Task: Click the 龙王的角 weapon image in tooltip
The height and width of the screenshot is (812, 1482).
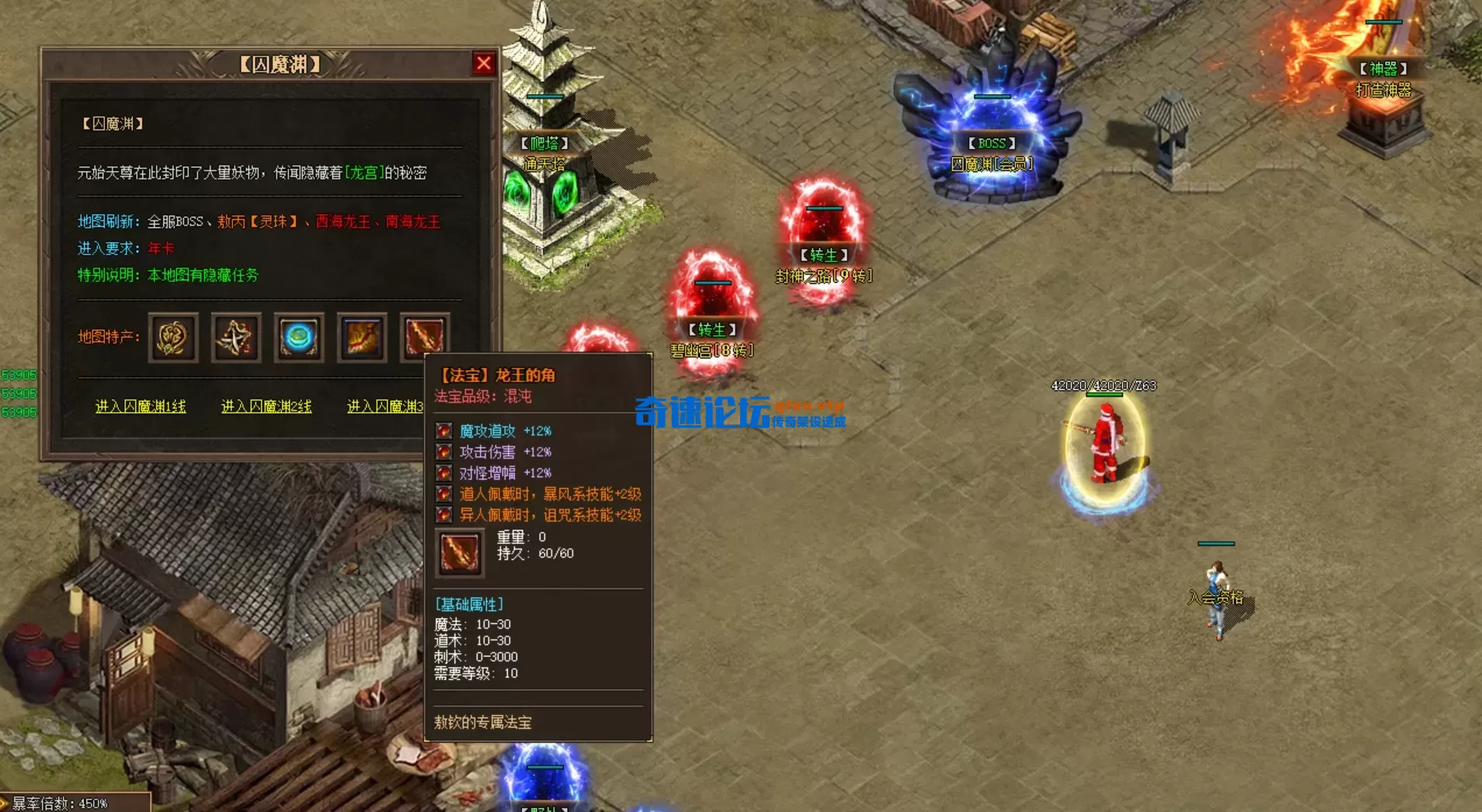Action: click(x=460, y=553)
